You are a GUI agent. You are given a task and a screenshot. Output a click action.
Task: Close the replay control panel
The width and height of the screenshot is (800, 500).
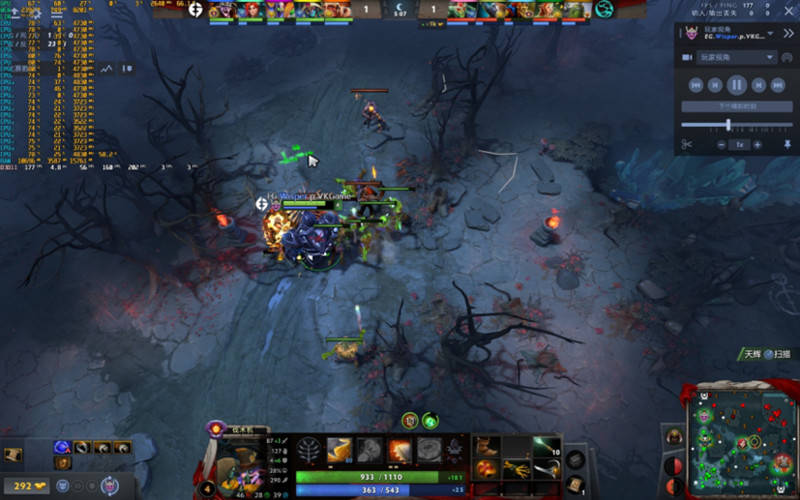(x=787, y=32)
